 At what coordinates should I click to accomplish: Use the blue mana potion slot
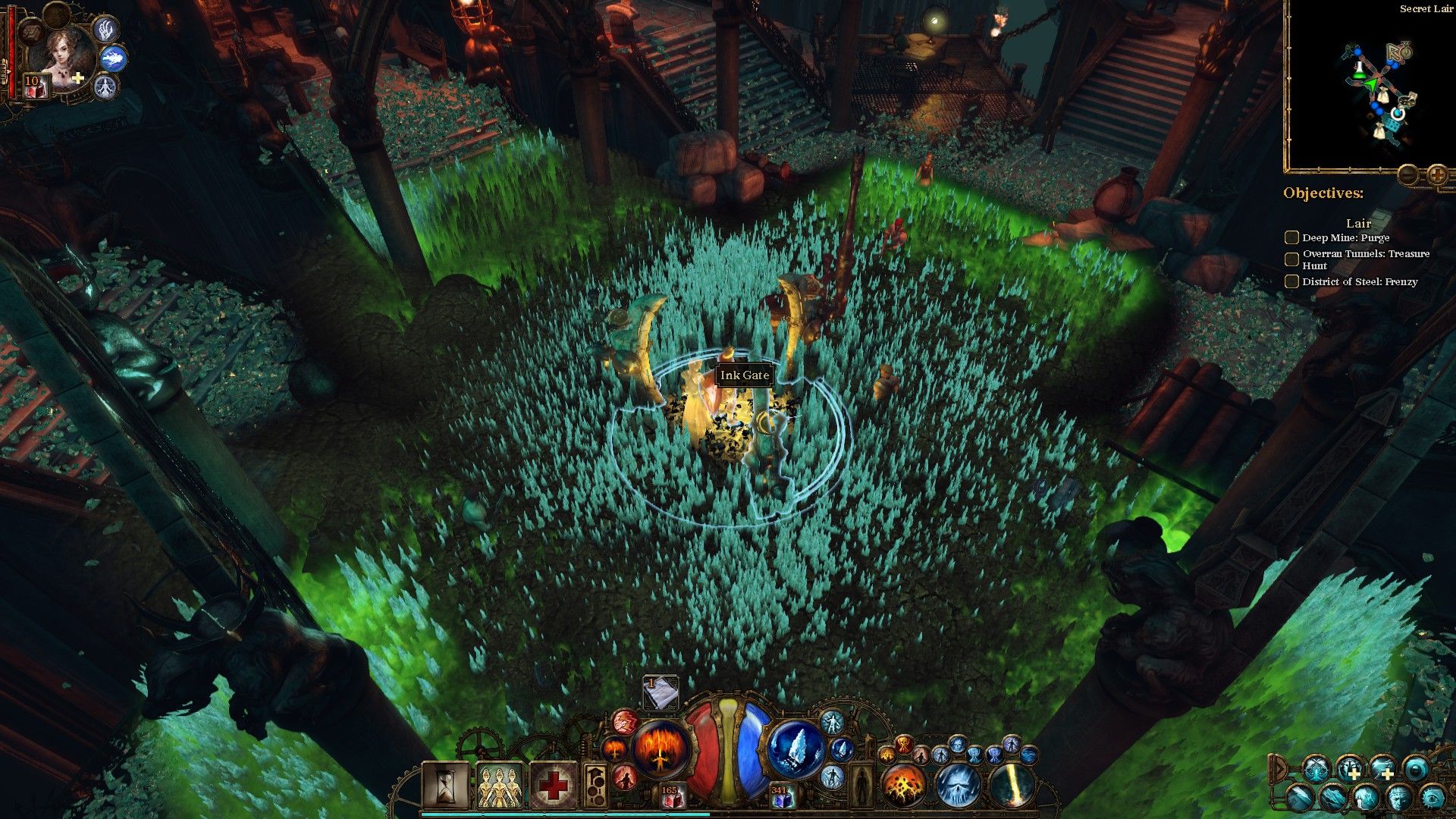click(x=780, y=796)
